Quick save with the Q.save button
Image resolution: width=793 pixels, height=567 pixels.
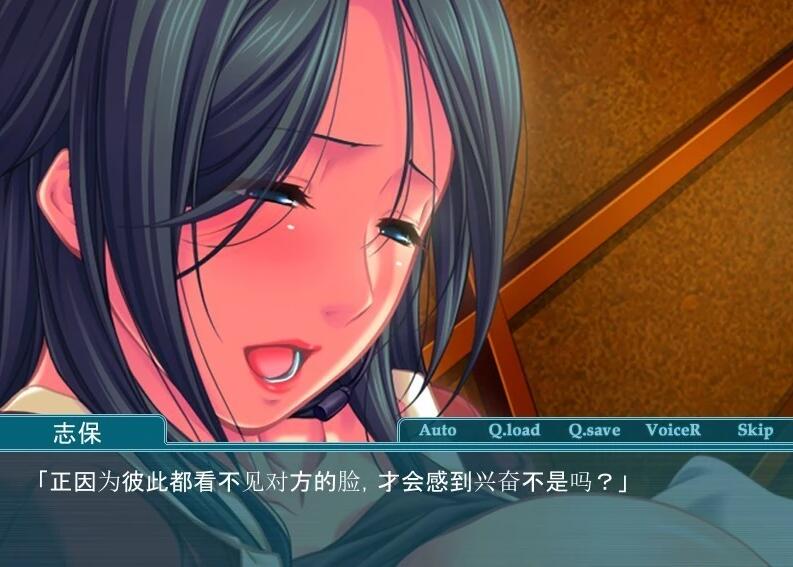click(x=594, y=431)
